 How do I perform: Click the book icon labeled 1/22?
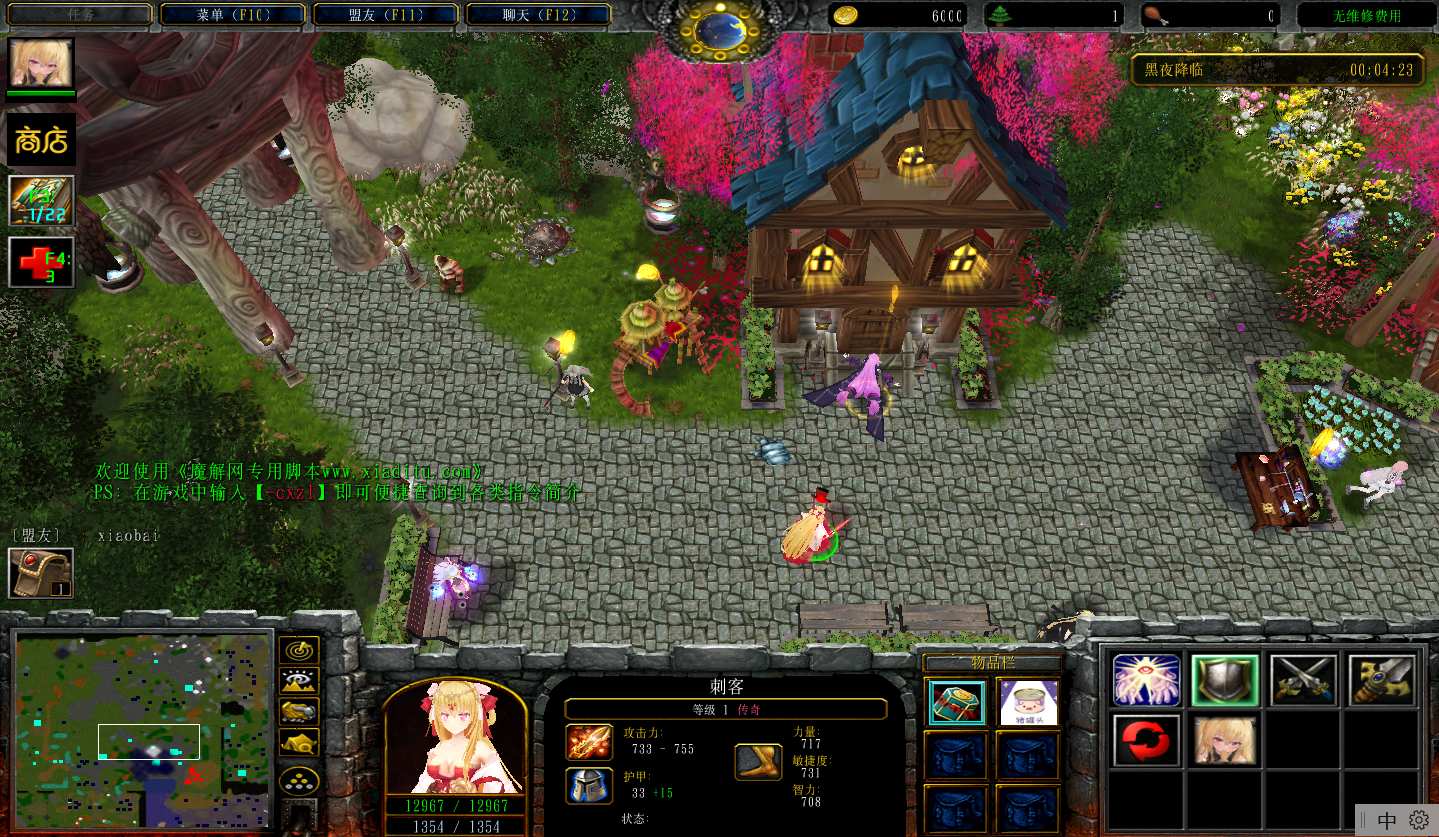(x=41, y=200)
